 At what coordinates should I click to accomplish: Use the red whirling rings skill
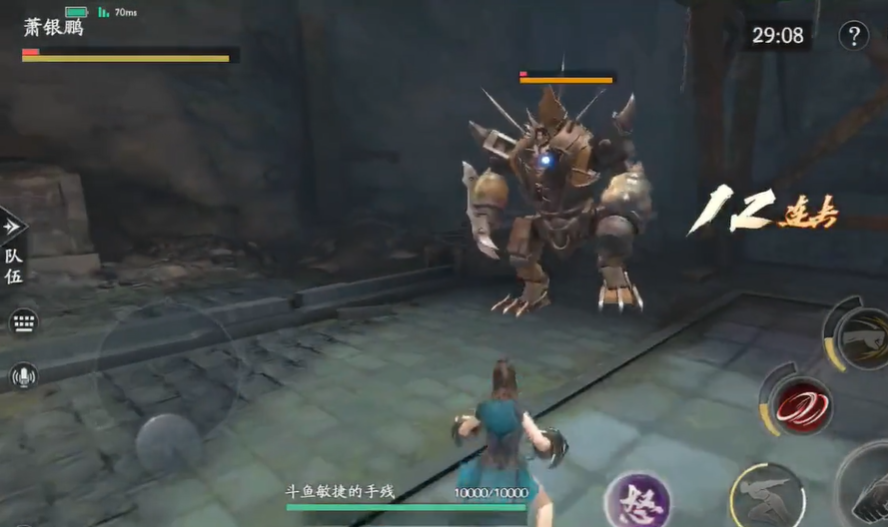pyautogui.click(x=799, y=404)
